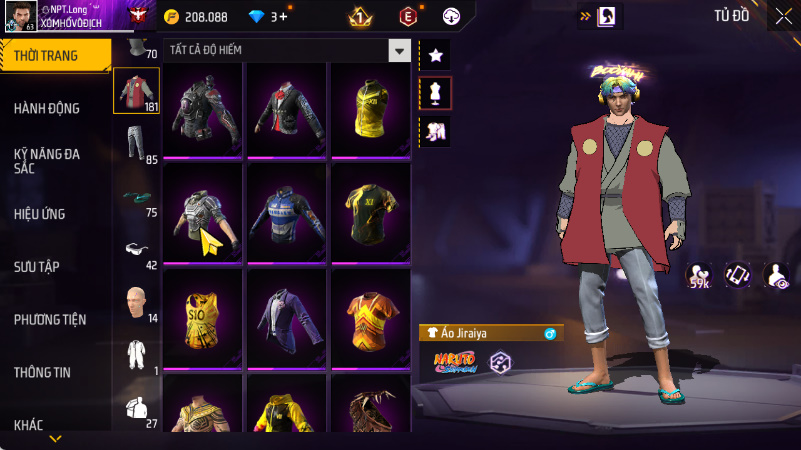This screenshot has height=450, width=801.
Task: Choose the blue patterned long-sleeve shirt
Action: pyautogui.click(x=286, y=212)
